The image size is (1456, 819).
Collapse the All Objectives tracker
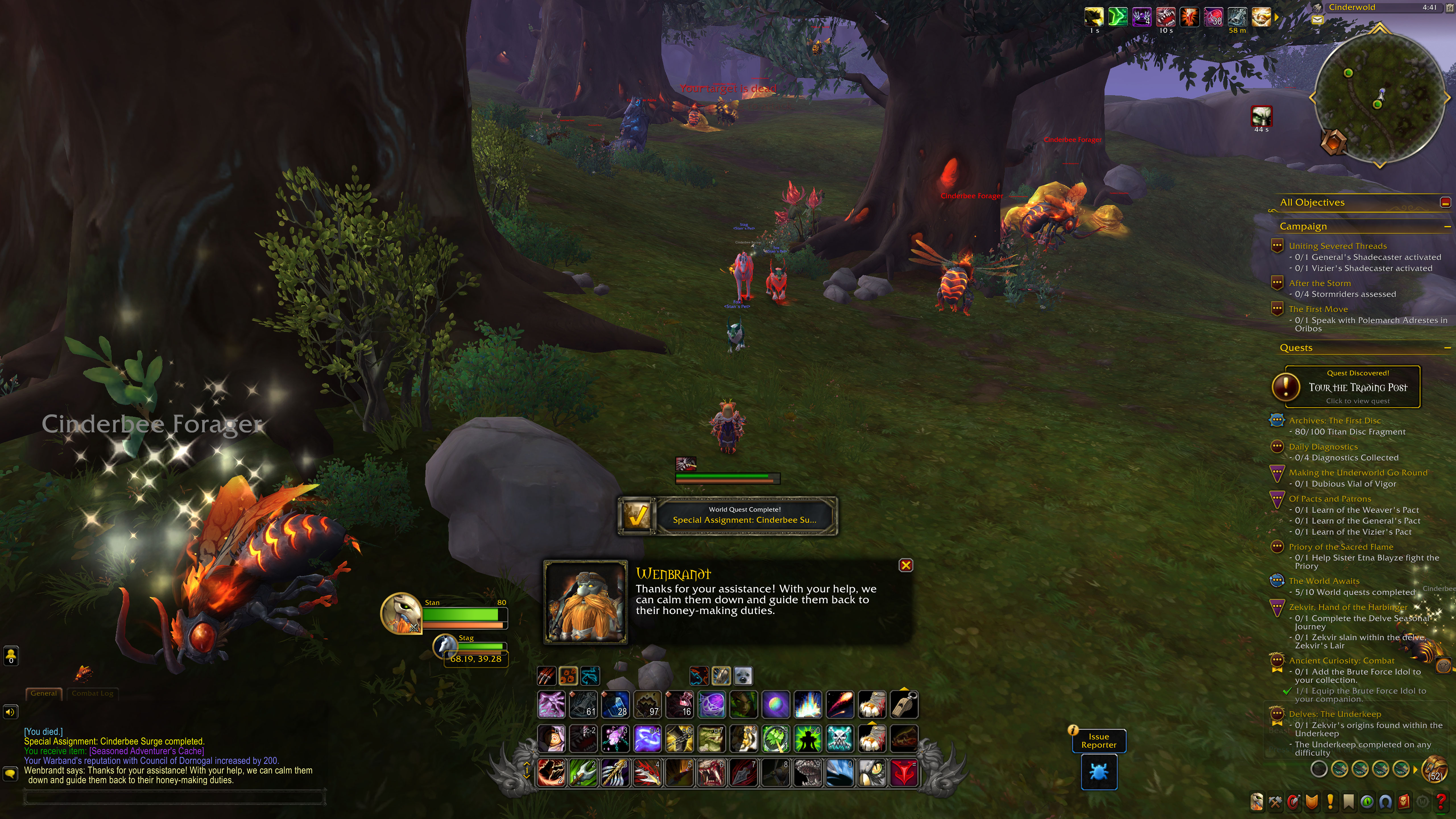(x=1445, y=202)
